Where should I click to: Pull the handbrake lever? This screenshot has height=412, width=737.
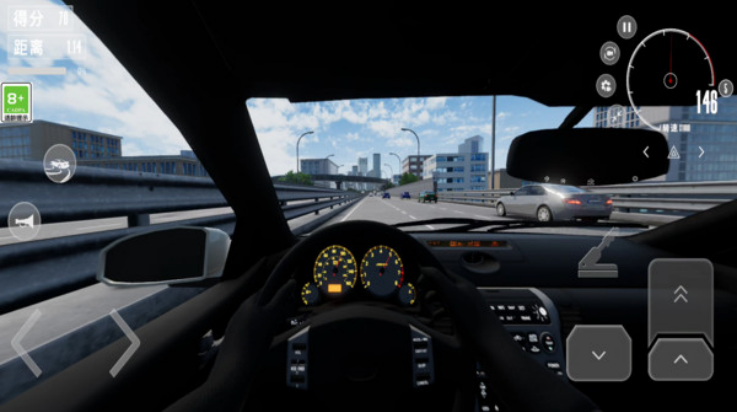(x=599, y=253)
